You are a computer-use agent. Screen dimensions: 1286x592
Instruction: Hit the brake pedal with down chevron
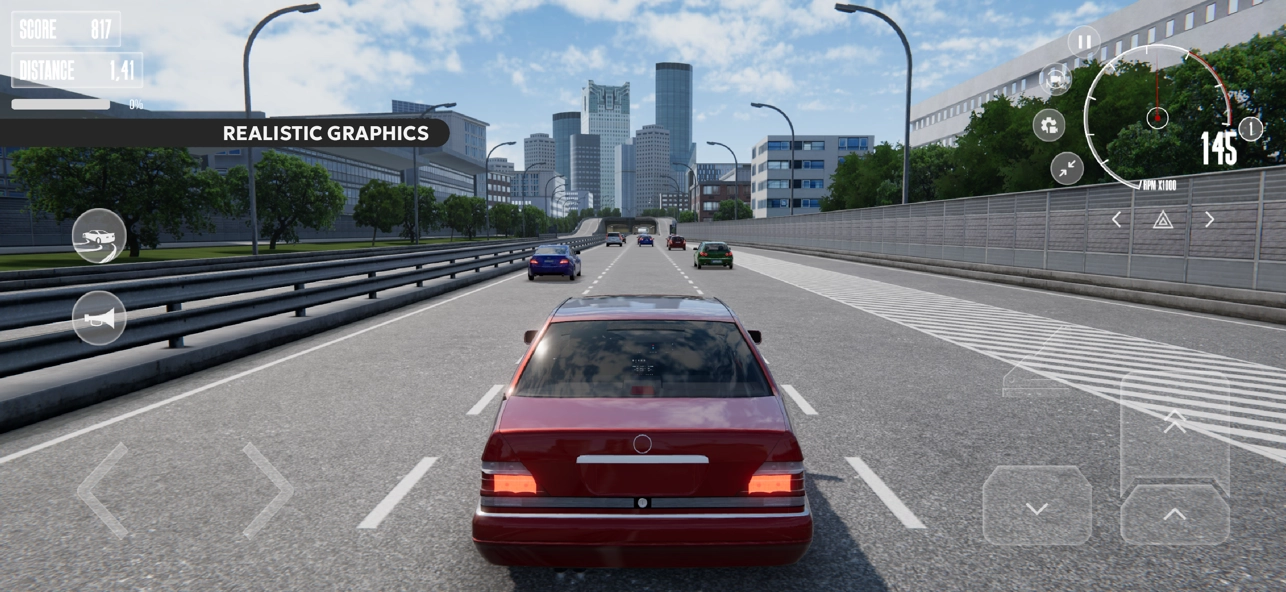click(1037, 506)
